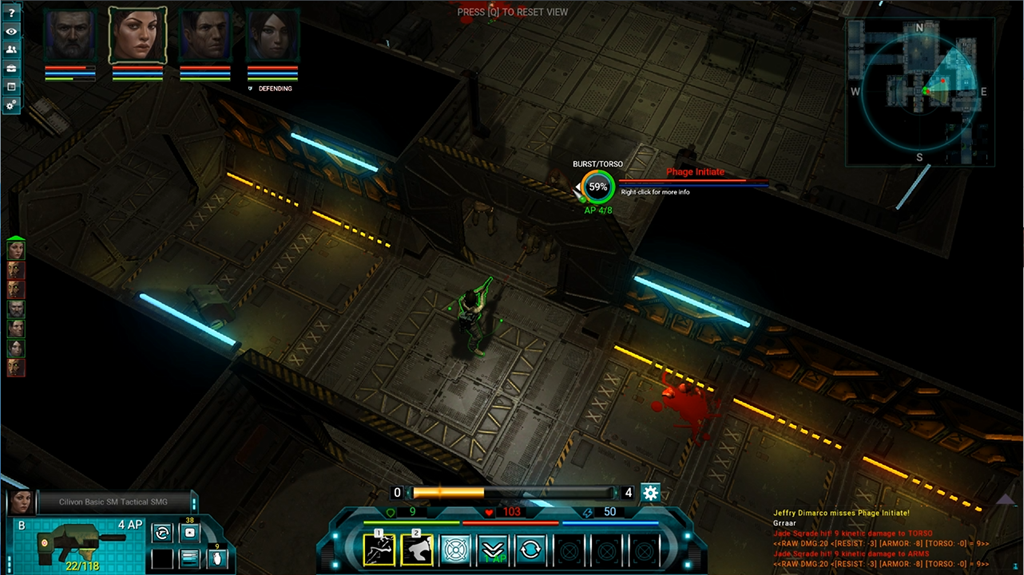Open the party roster icon

(x=11, y=50)
